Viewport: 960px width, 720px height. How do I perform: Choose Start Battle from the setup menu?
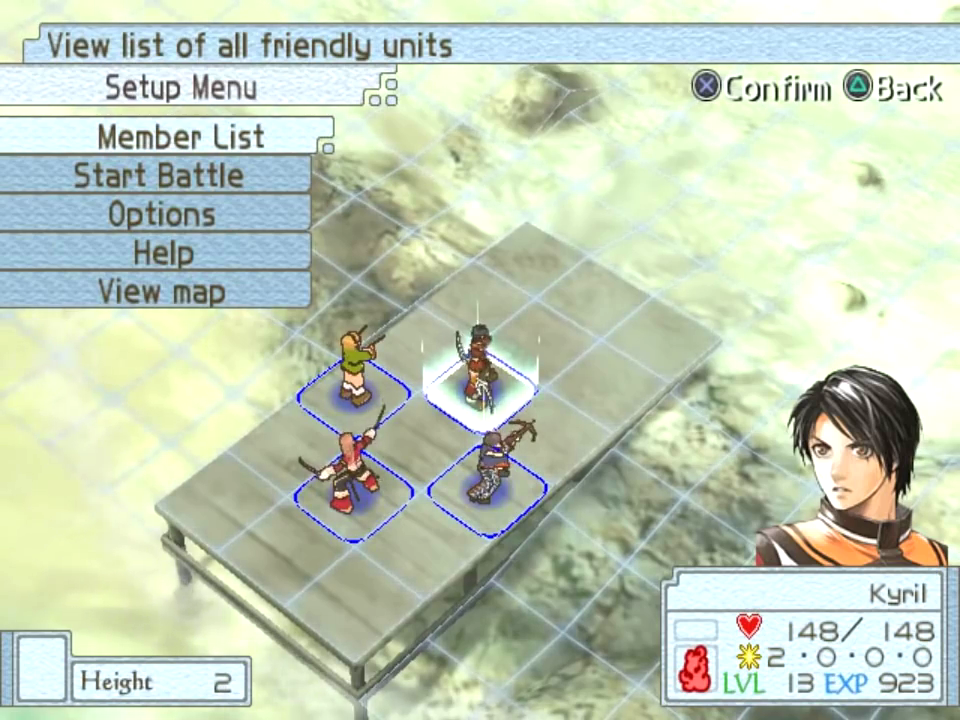pos(158,176)
